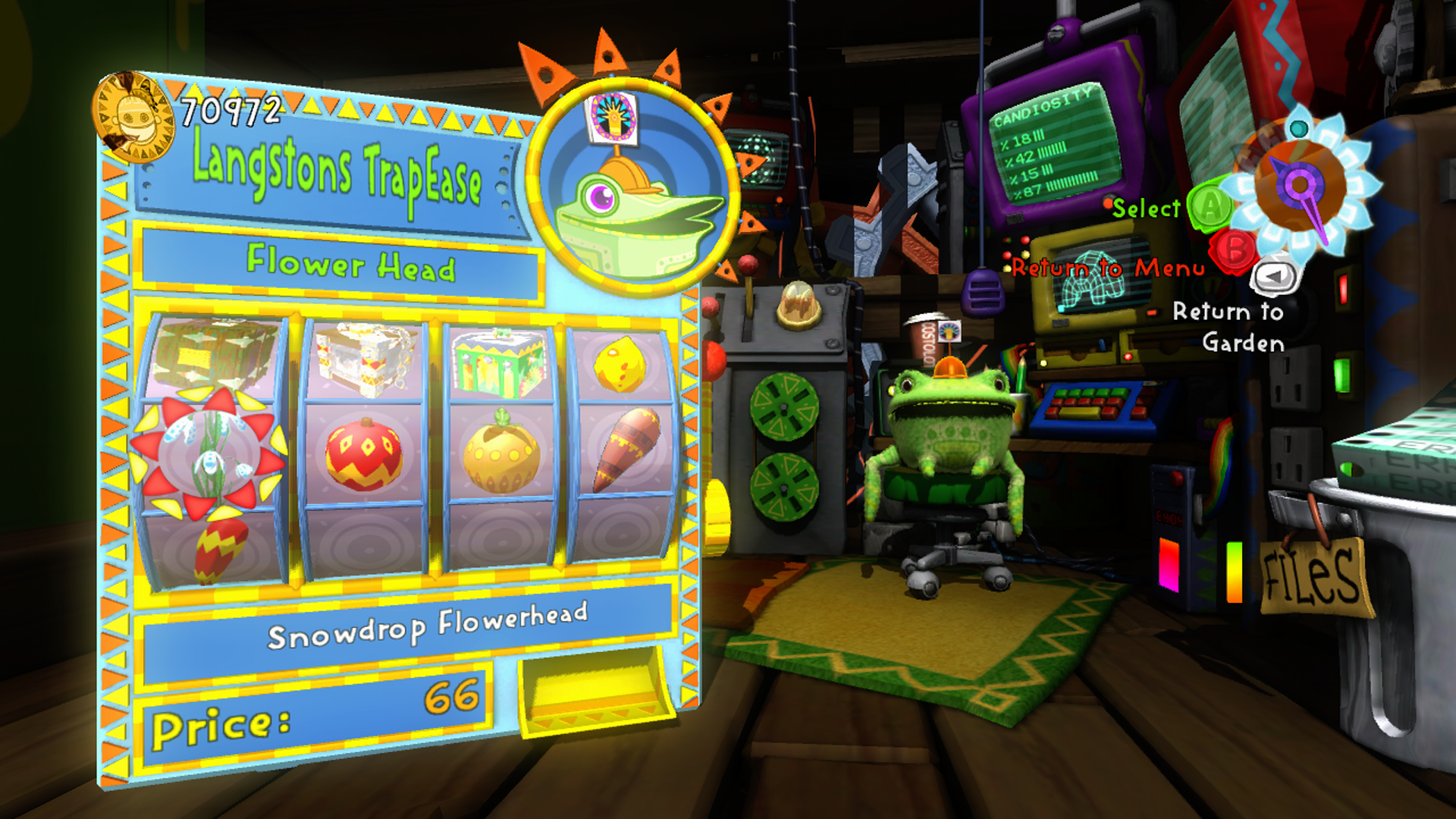Choose the dark olive crate in first reel

213,353
